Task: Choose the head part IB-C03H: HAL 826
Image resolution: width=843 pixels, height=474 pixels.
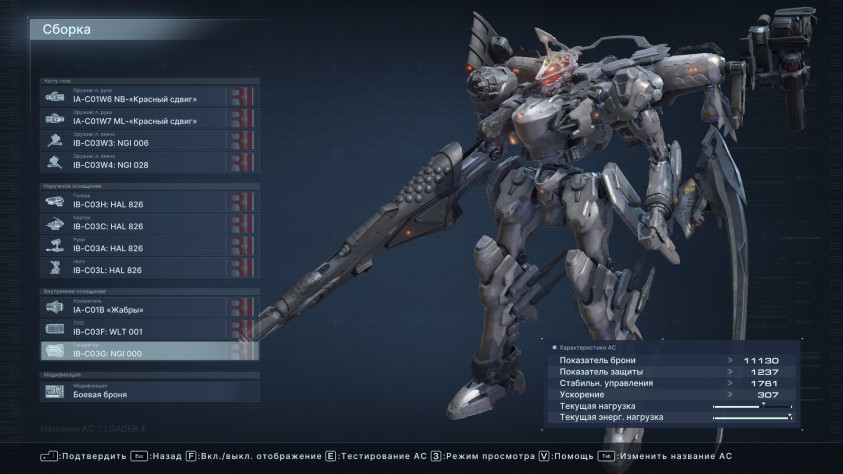Action: tap(150, 202)
